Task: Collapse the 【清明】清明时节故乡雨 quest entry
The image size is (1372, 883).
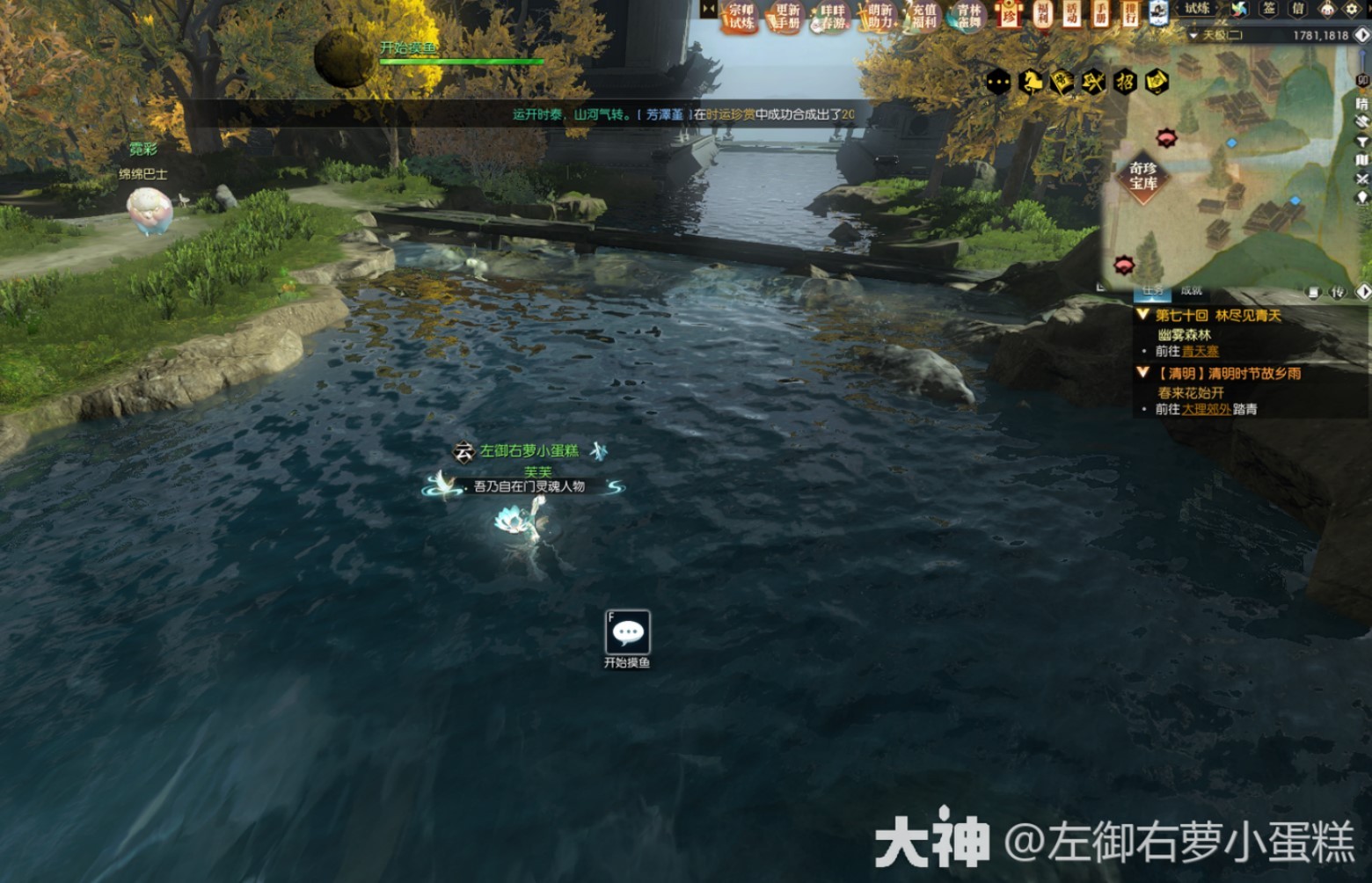Action: (x=1142, y=373)
